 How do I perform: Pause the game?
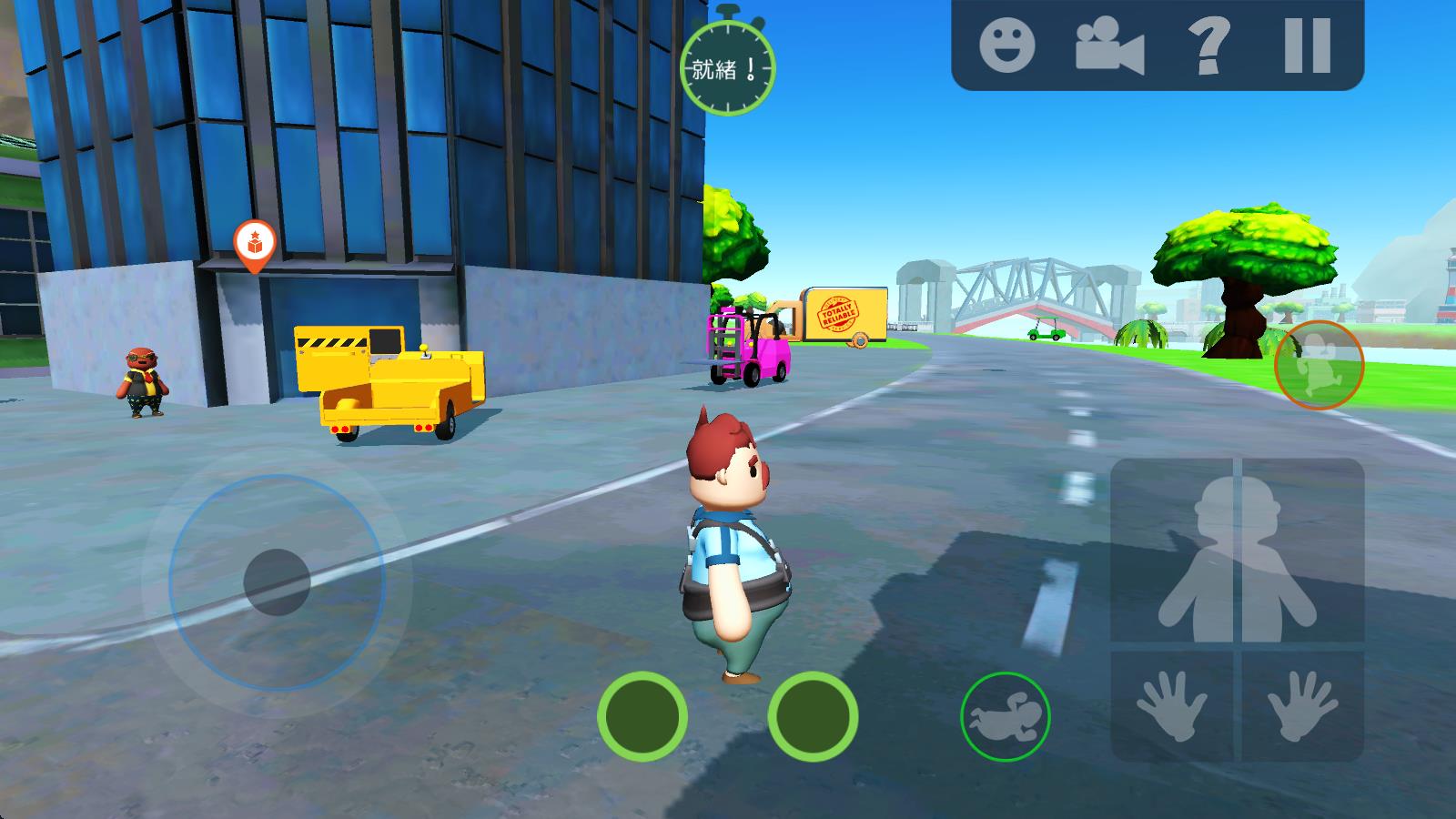pos(1307,45)
